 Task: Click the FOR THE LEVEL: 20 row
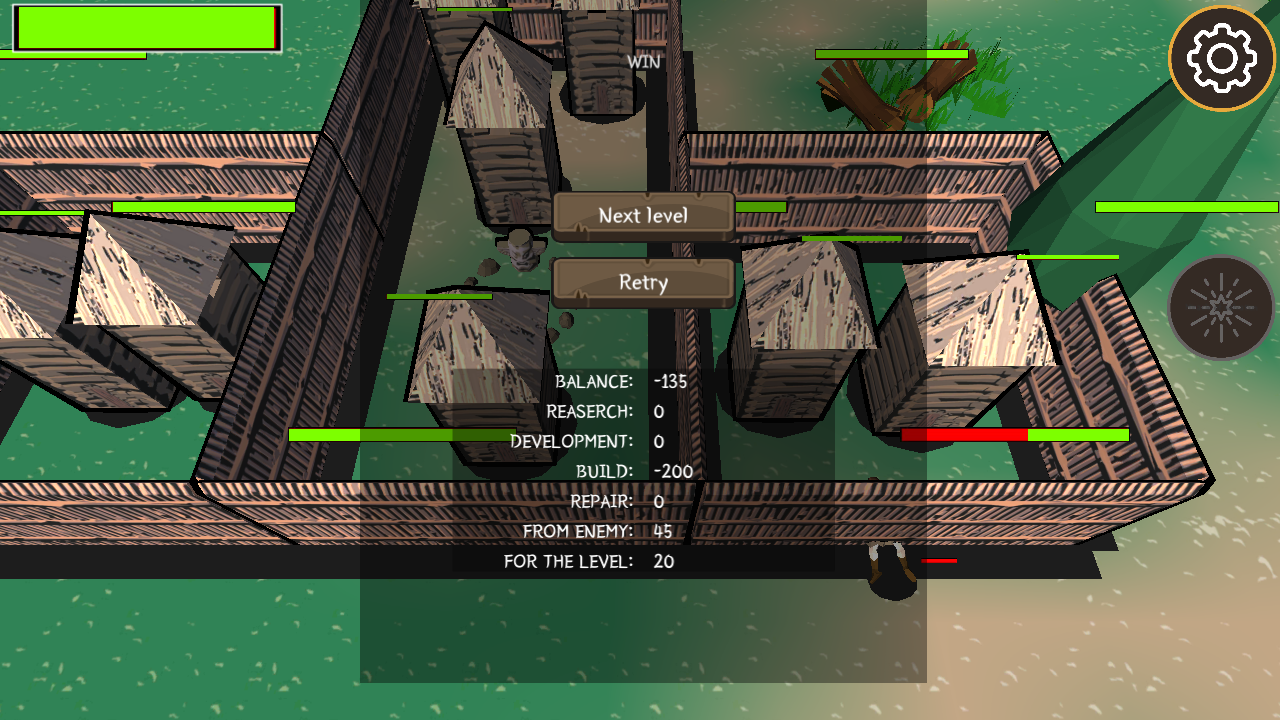click(587, 561)
